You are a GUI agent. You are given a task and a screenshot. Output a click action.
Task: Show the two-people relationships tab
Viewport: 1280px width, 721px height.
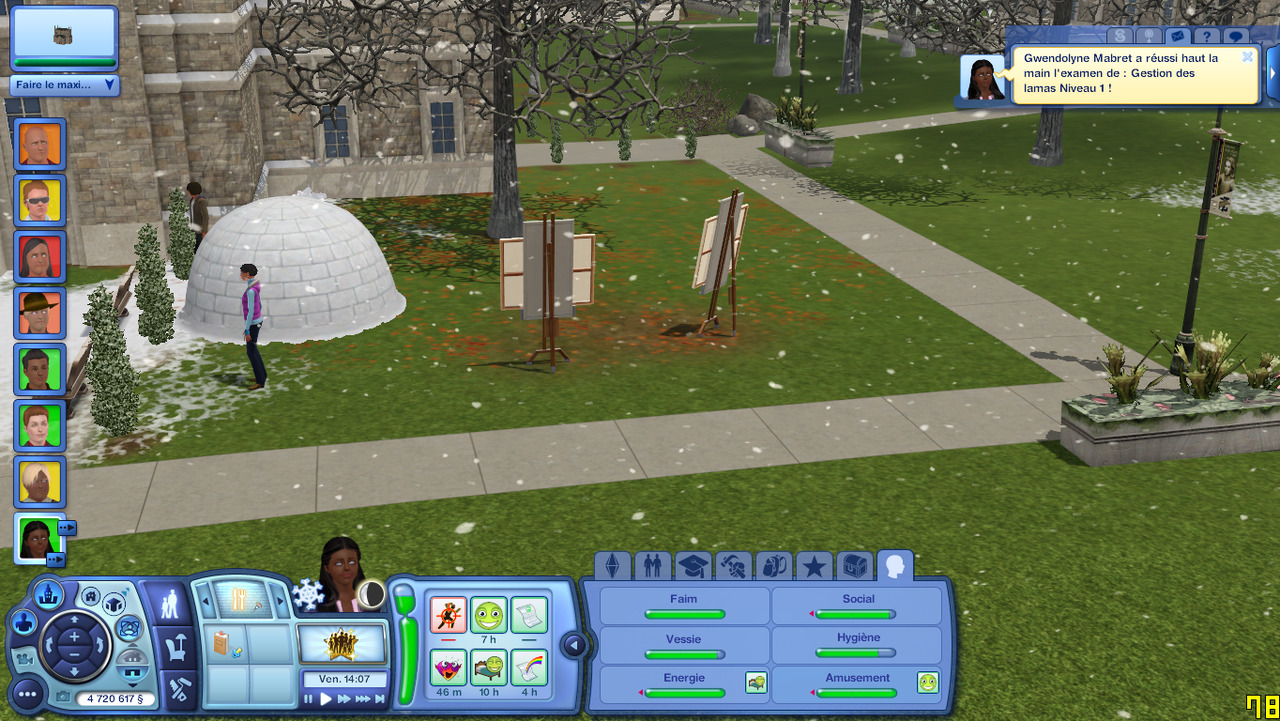point(652,567)
